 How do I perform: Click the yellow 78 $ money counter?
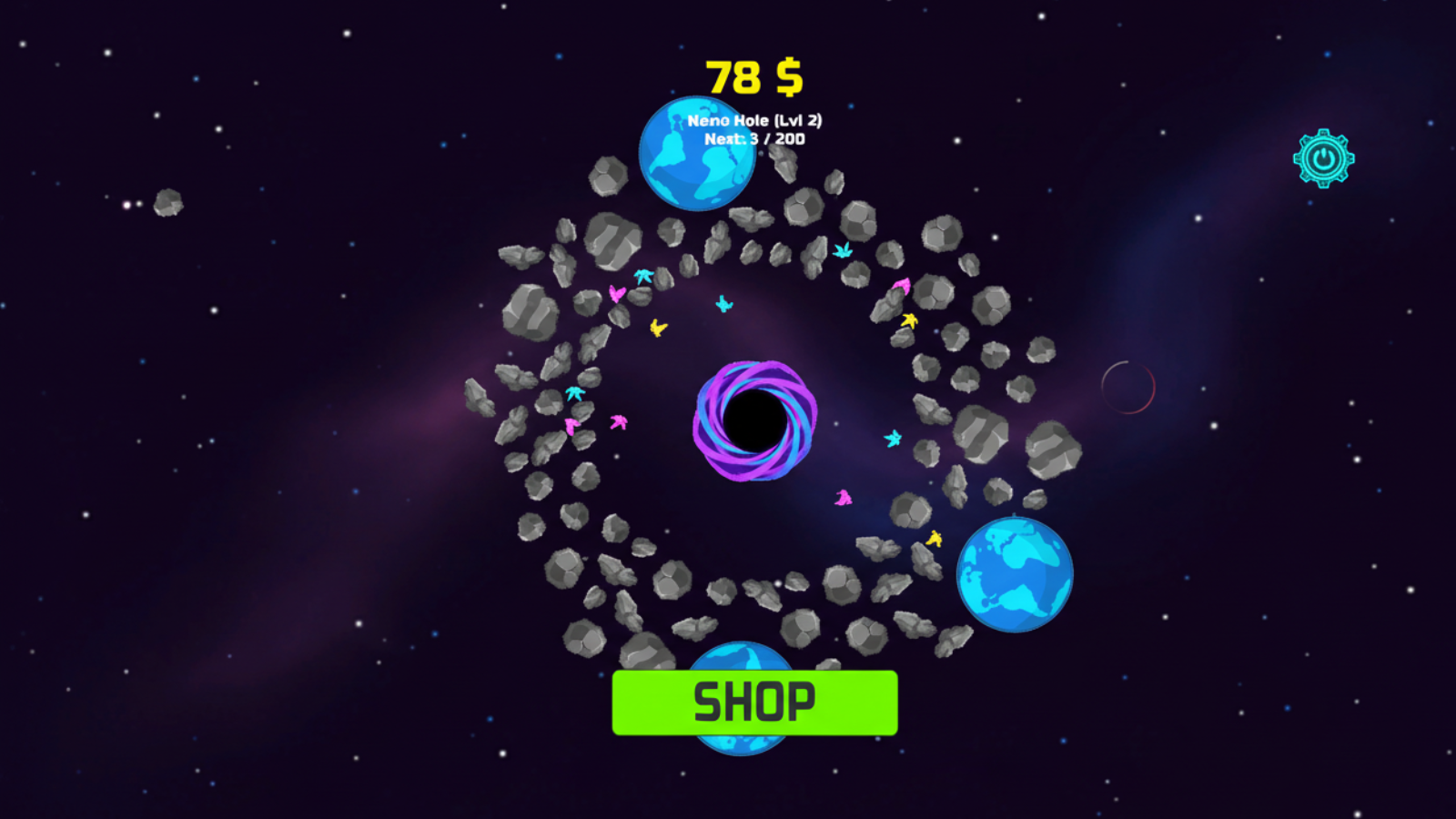pyautogui.click(x=753, y=77)
